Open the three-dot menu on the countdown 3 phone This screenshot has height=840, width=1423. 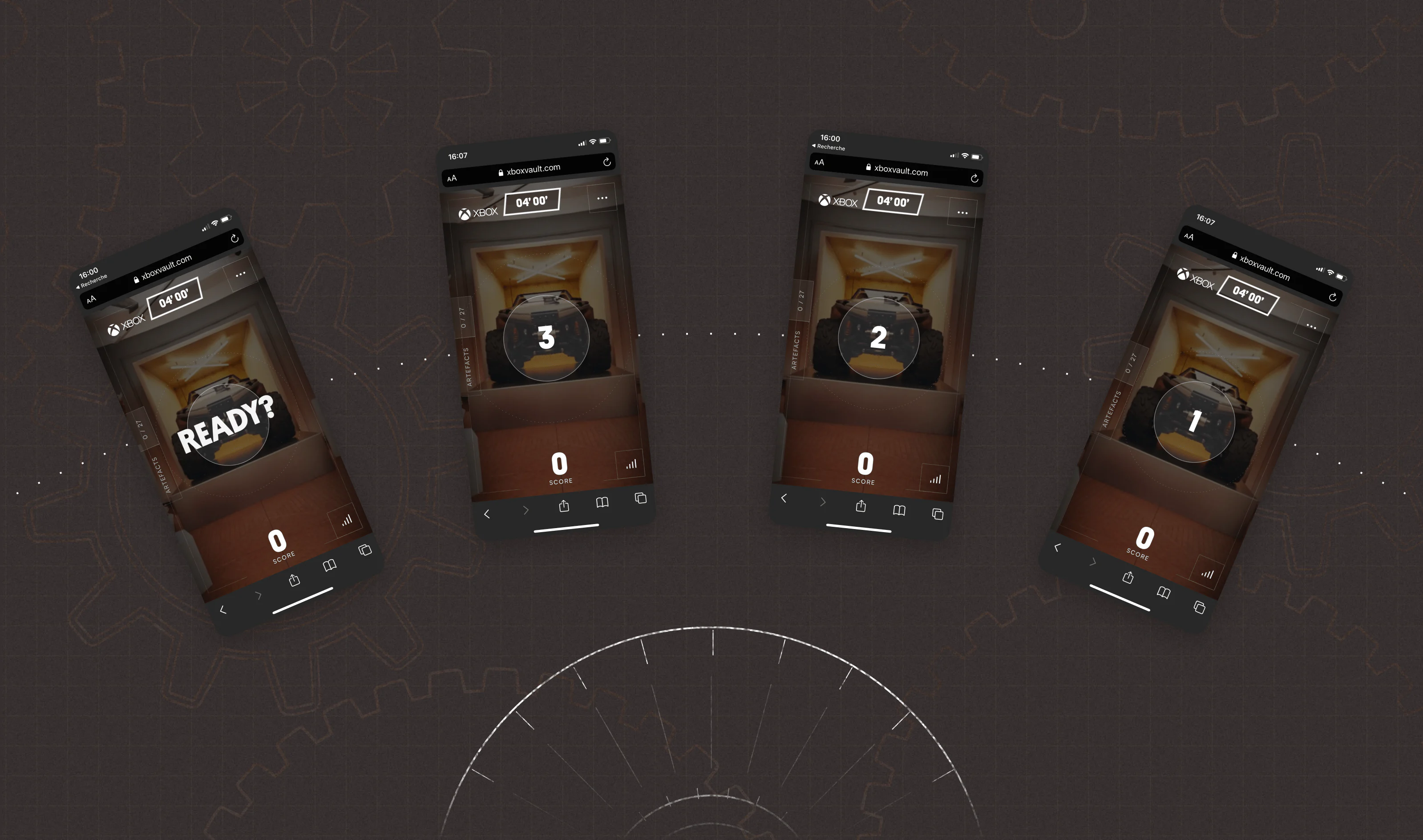point(602,198)
